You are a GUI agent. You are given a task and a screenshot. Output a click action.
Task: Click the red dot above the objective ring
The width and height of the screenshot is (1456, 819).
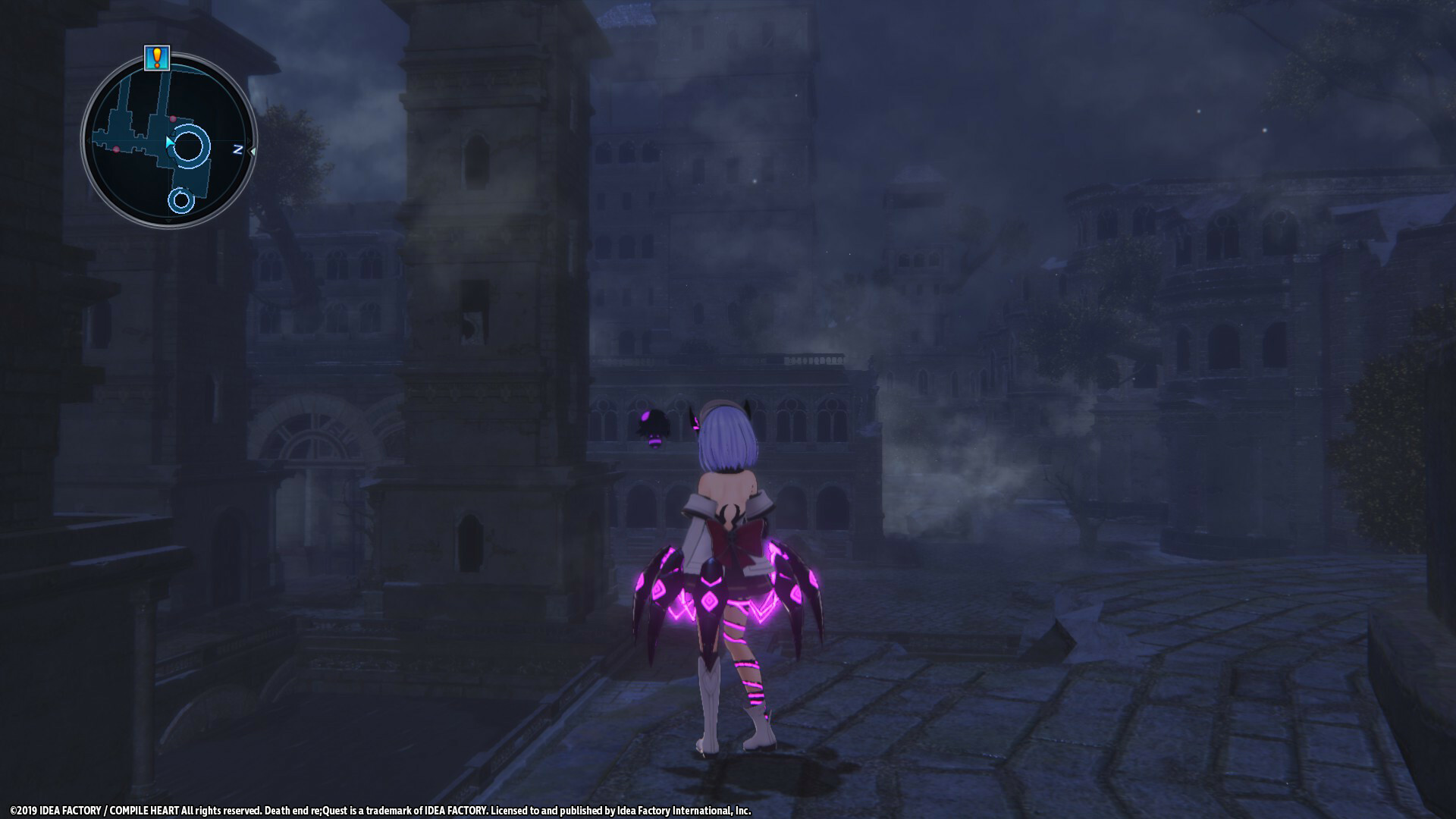[173, 119]
